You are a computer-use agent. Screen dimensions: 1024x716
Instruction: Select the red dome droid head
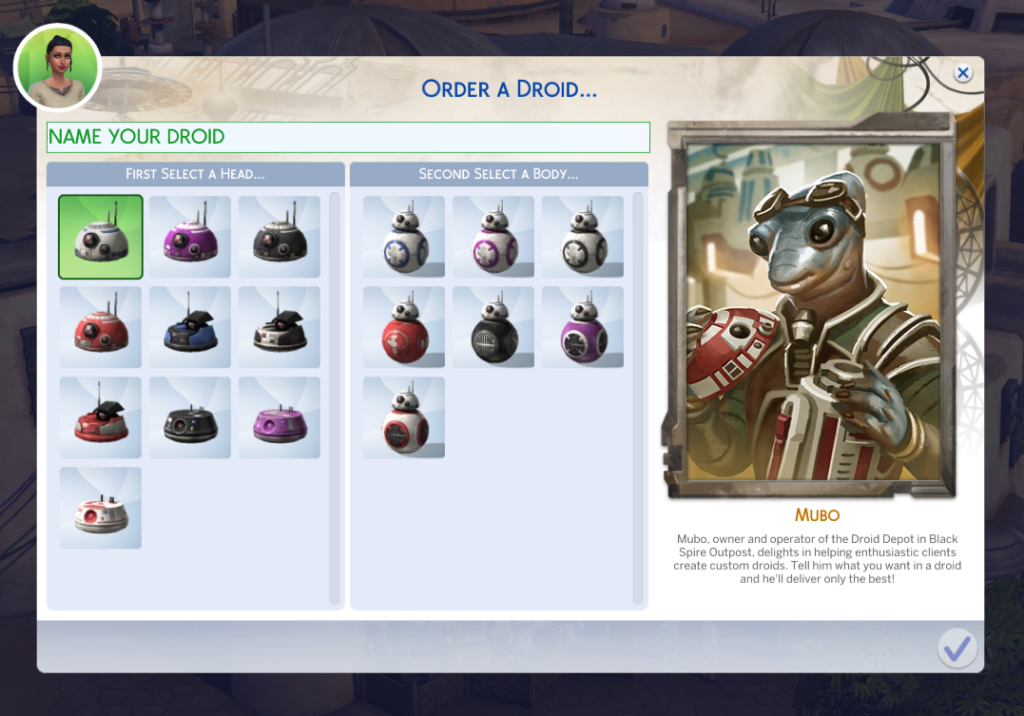pyautogui.click(x=100, y=327)
